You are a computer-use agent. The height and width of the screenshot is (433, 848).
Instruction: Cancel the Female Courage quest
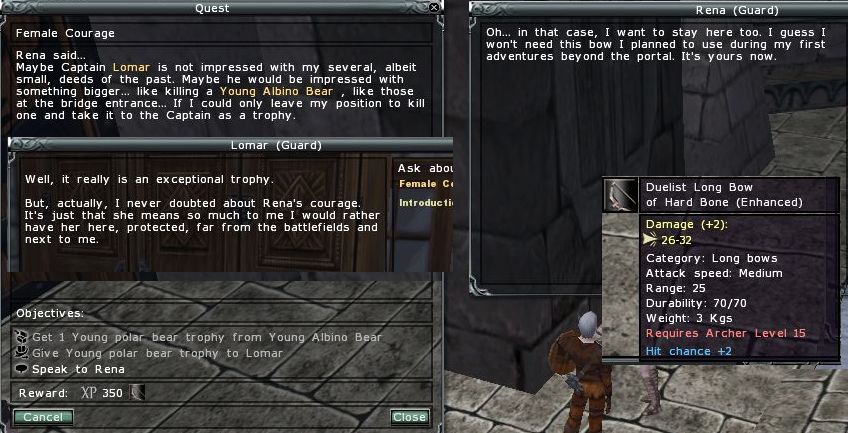pos(42,417)
